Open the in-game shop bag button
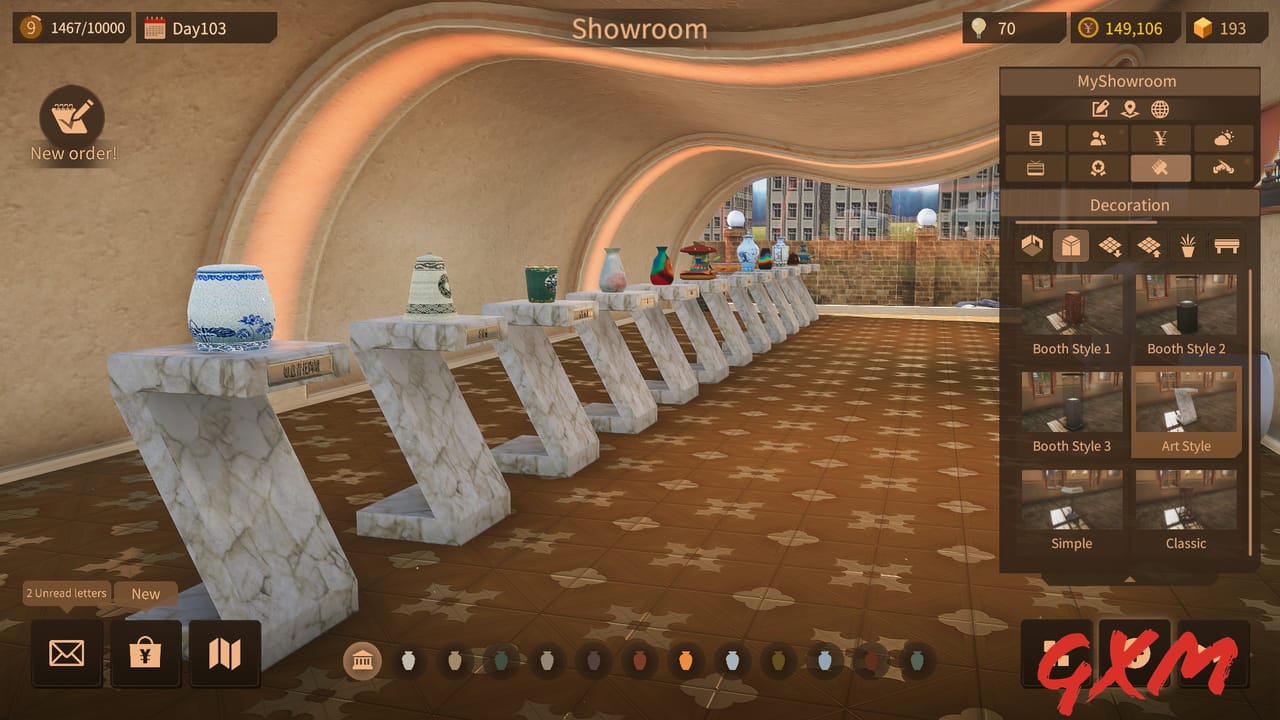This screenshot has height=720, width=1280. tap(146, 652)
